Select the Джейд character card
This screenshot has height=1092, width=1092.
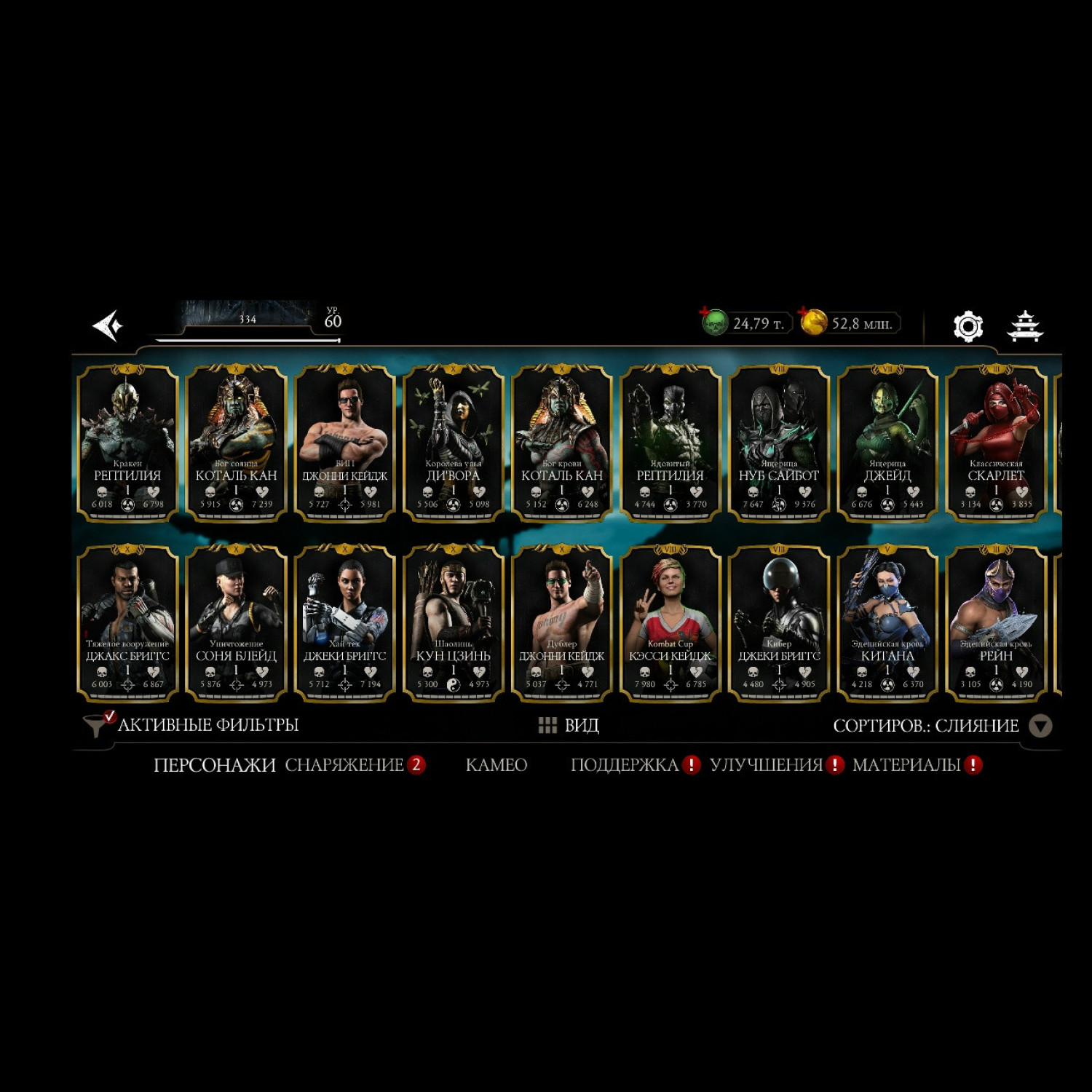click(x=887, y=443)
